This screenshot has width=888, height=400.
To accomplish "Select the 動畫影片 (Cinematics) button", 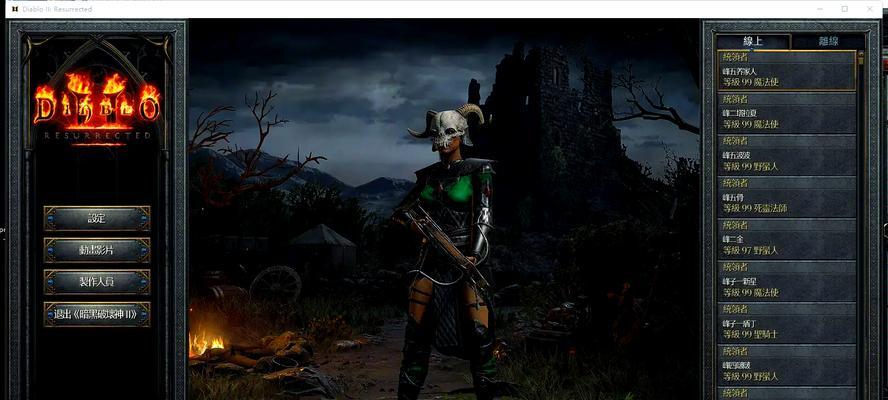I will click(x=97, y=250).
